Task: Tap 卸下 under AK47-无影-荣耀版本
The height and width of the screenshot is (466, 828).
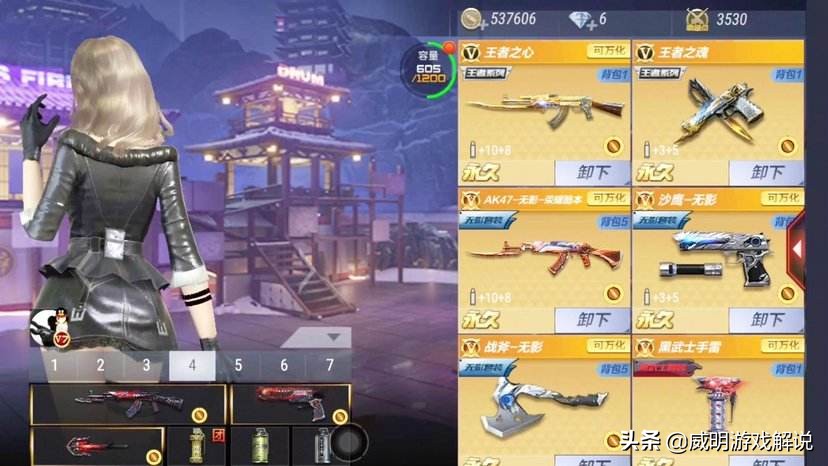Action: point(592,320)
